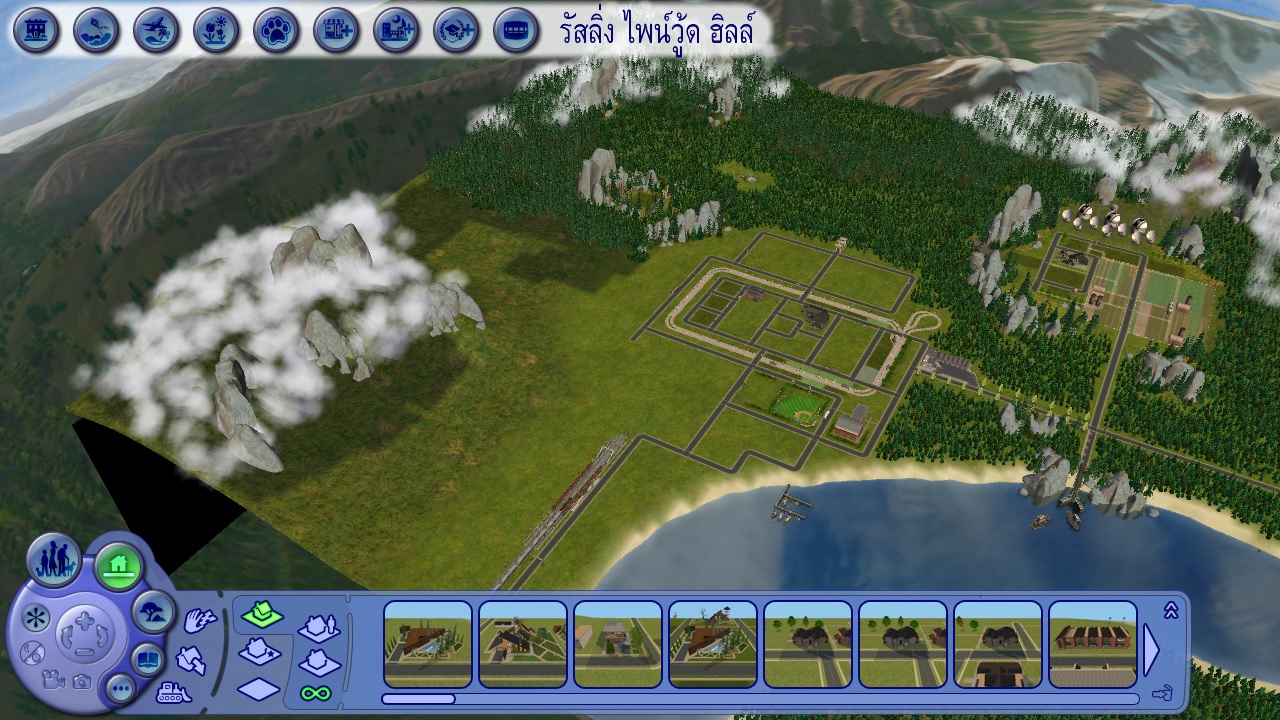Image resolution: width=1280 pixels, height=720 pixels.
Task: Open the tree decorations button
Action: point(153,610)
